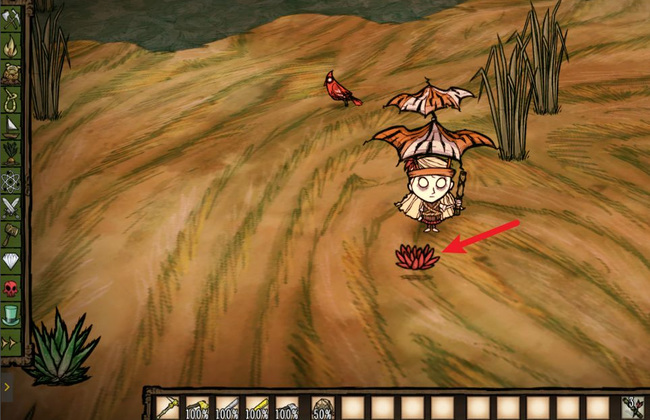Open the crossed swords Fight tab

click(x=11, y=207)
